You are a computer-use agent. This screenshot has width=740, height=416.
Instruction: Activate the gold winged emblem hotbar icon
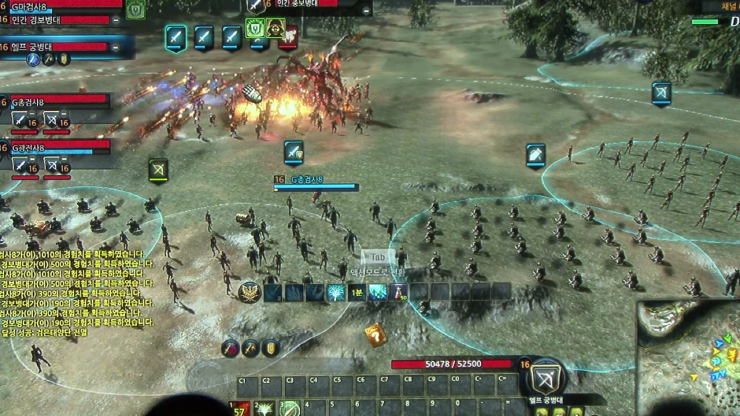click(249, 291)
